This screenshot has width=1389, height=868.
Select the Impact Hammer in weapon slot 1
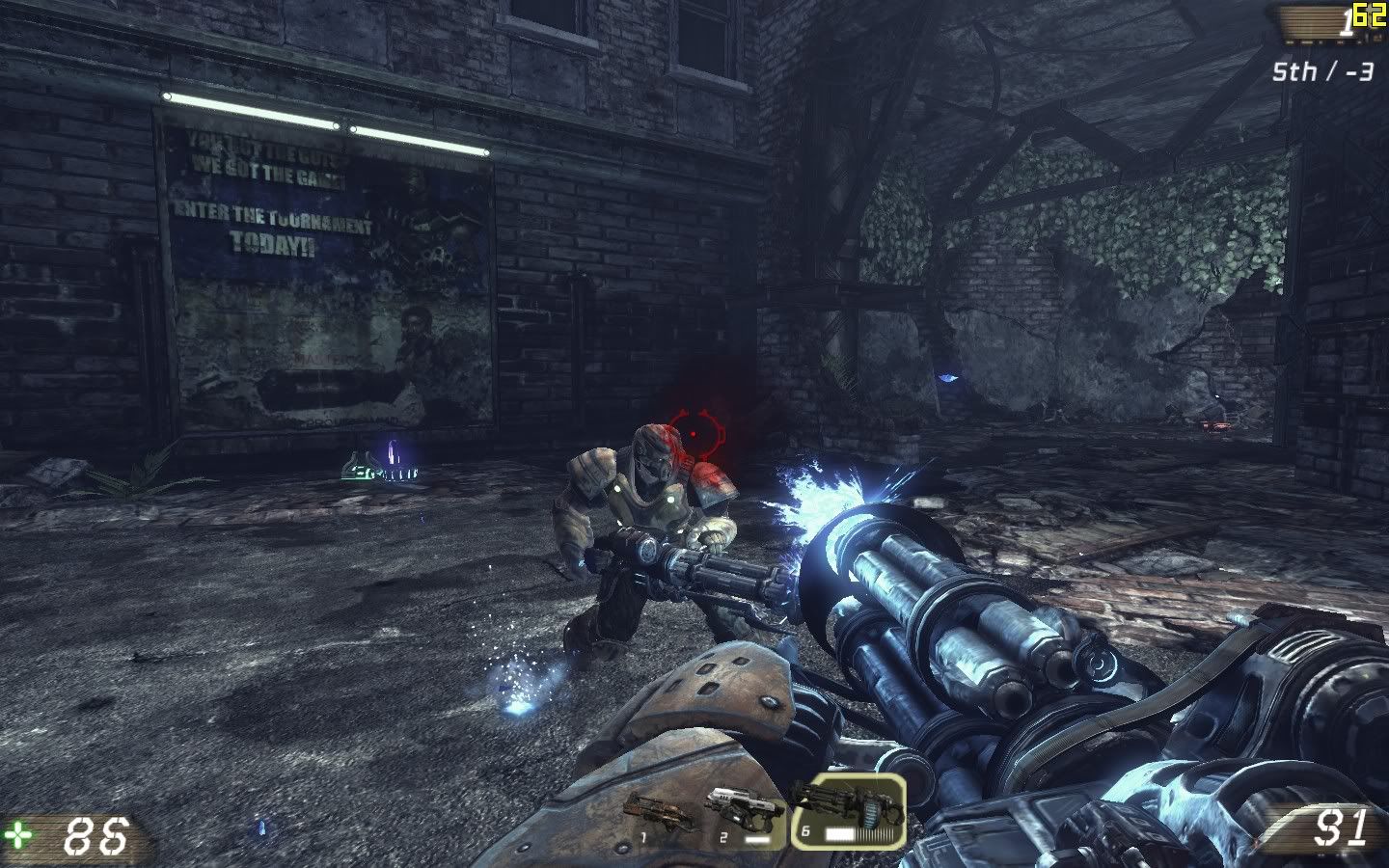(650, 817)
